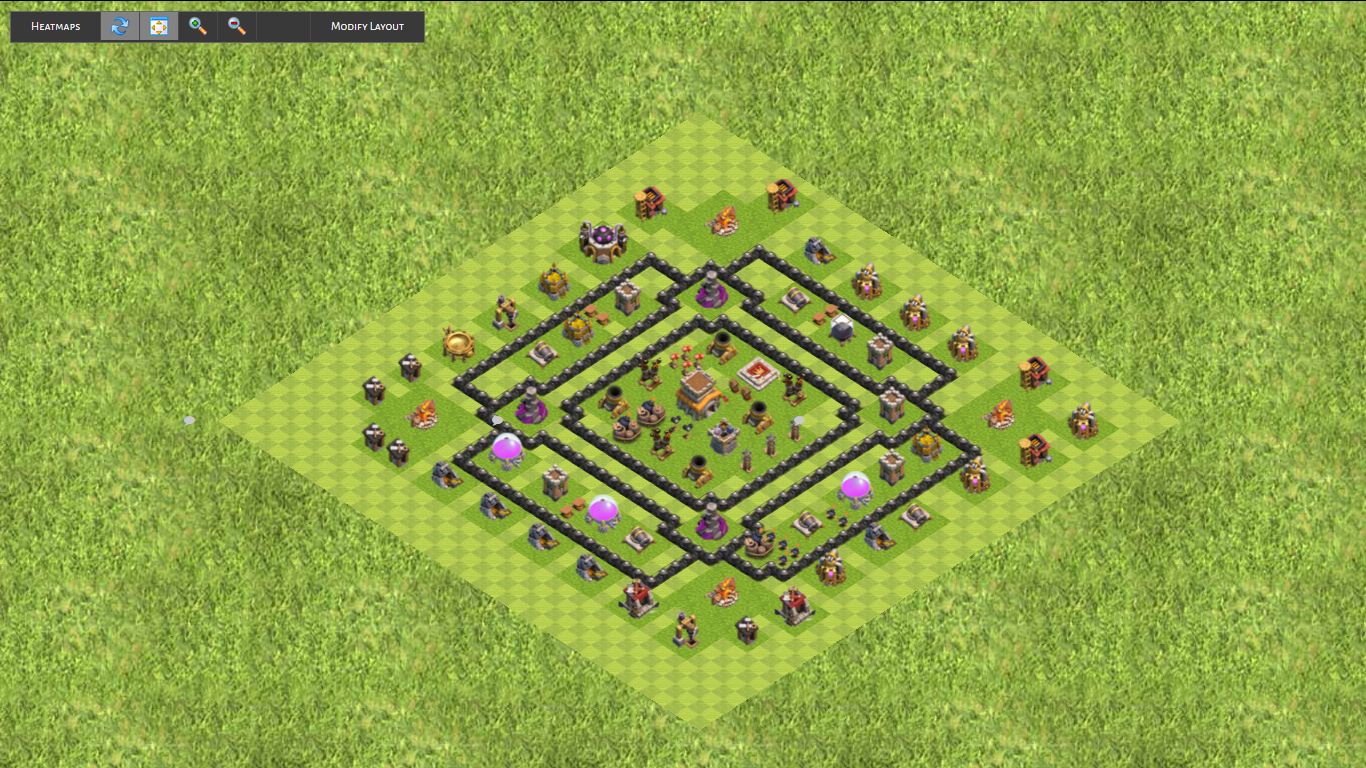
Task: Select the Town Hall at the base center
Action: click(x=696, y=393)
